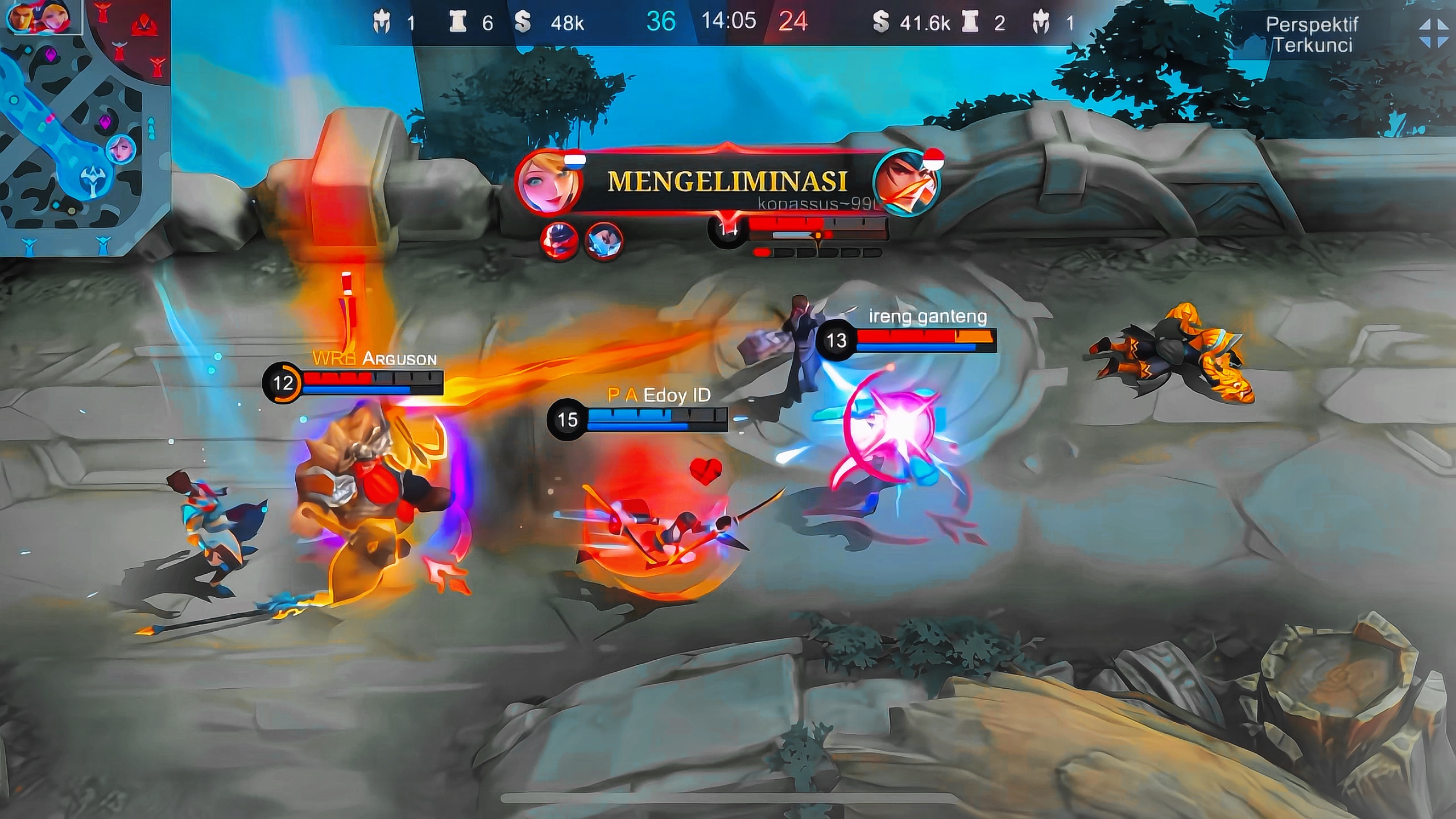This screenshot has height=819, width=1456.
Task: Select the female hero portrait on minimap
Action: (x=121, y=150)
